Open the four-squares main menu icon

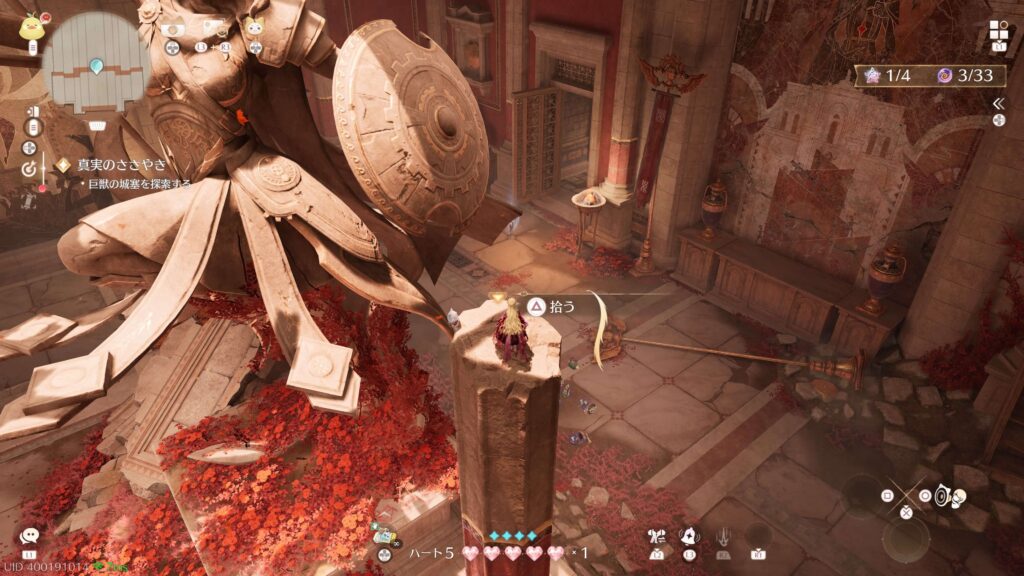point(1000,30)
